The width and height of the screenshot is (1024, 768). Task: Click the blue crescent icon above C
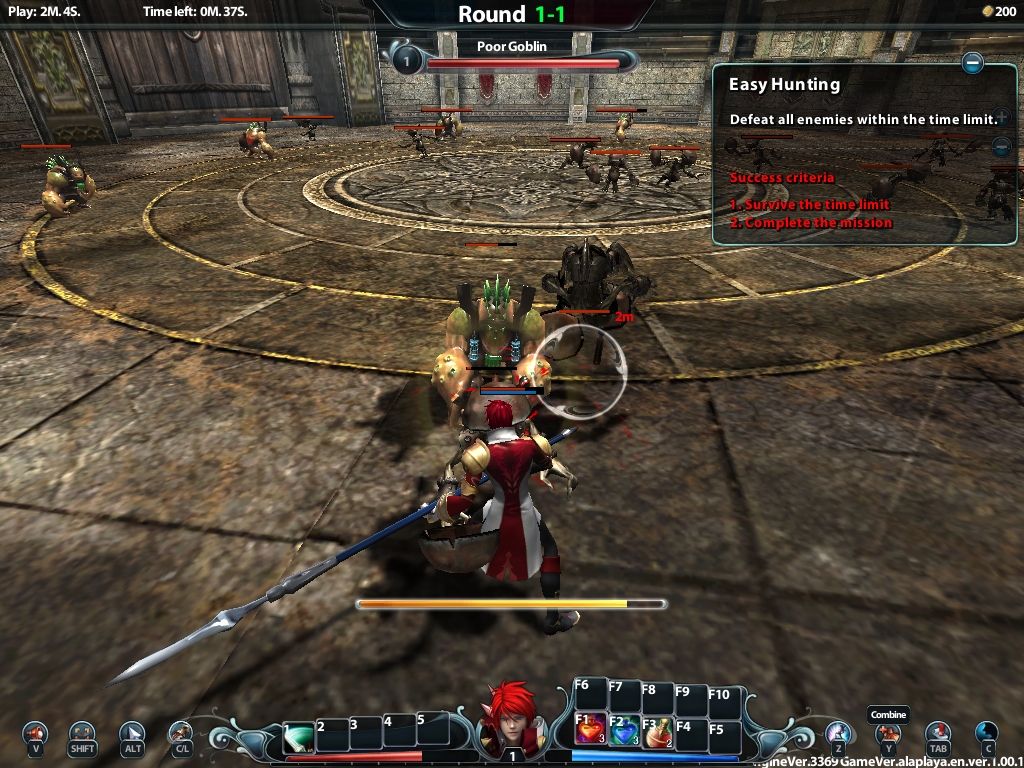[987, 733]
